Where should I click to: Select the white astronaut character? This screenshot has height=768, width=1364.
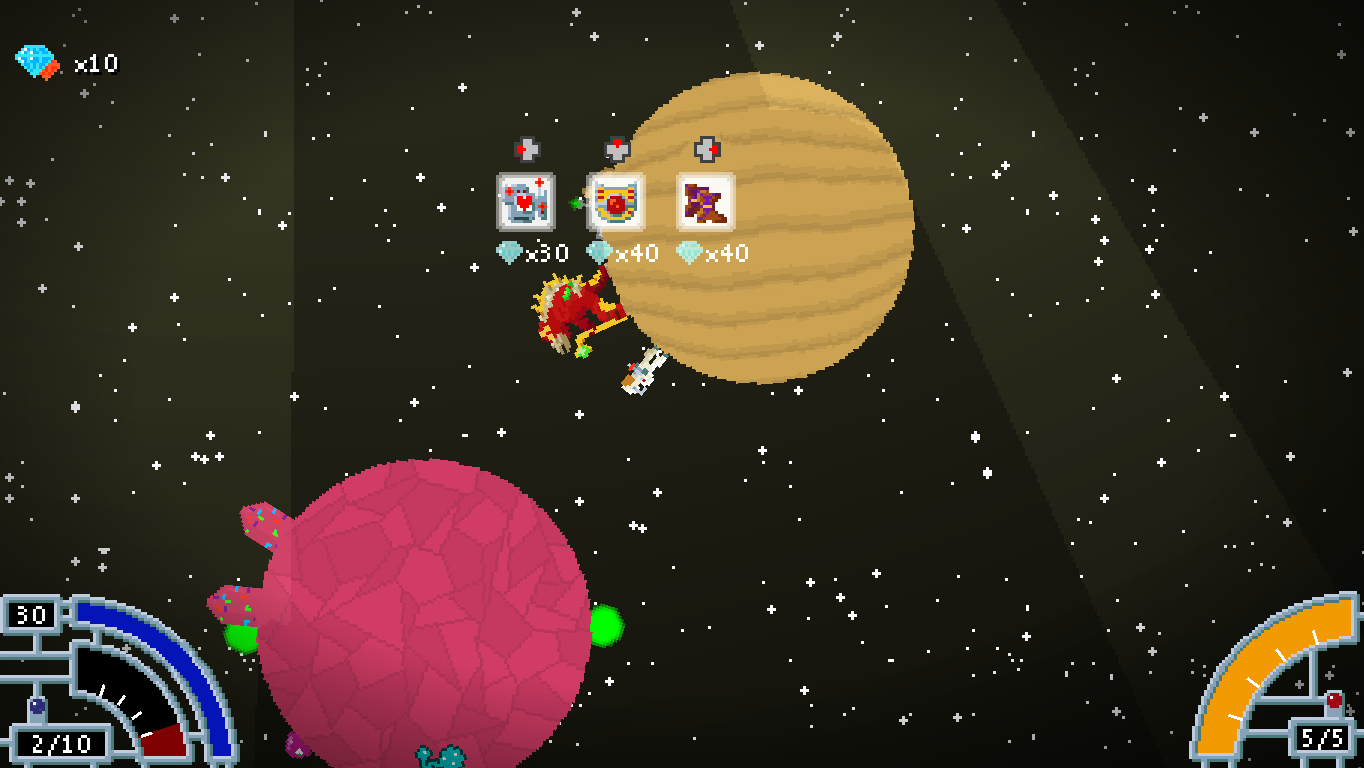(641, 372)
